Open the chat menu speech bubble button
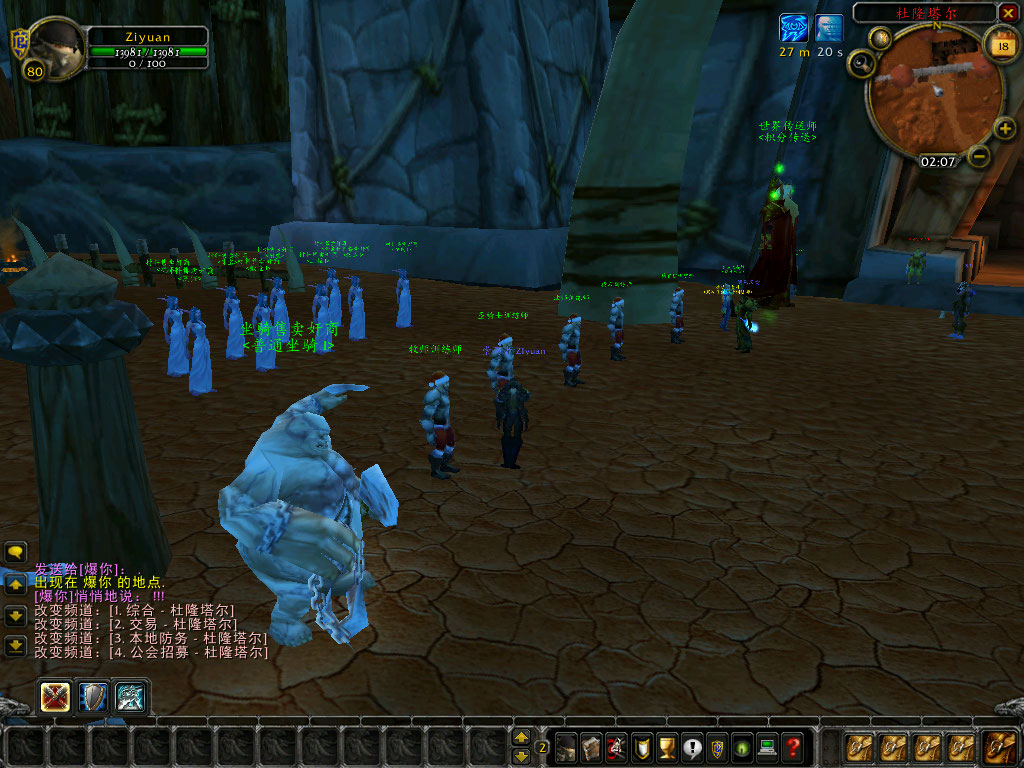 click(15, 551)
